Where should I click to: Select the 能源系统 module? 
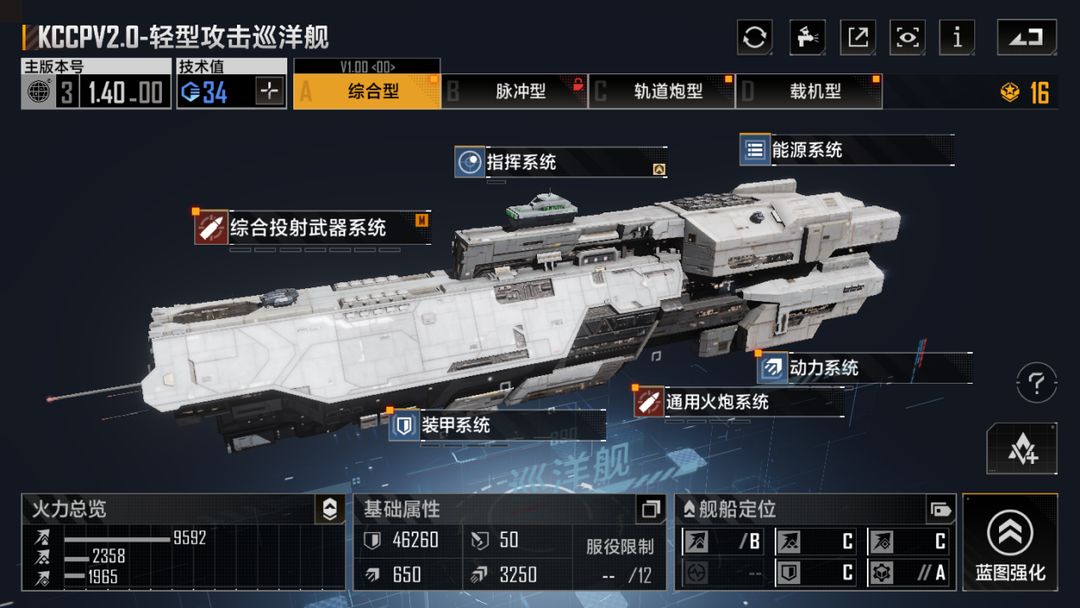pyautogui.click(x=806, y=150)
